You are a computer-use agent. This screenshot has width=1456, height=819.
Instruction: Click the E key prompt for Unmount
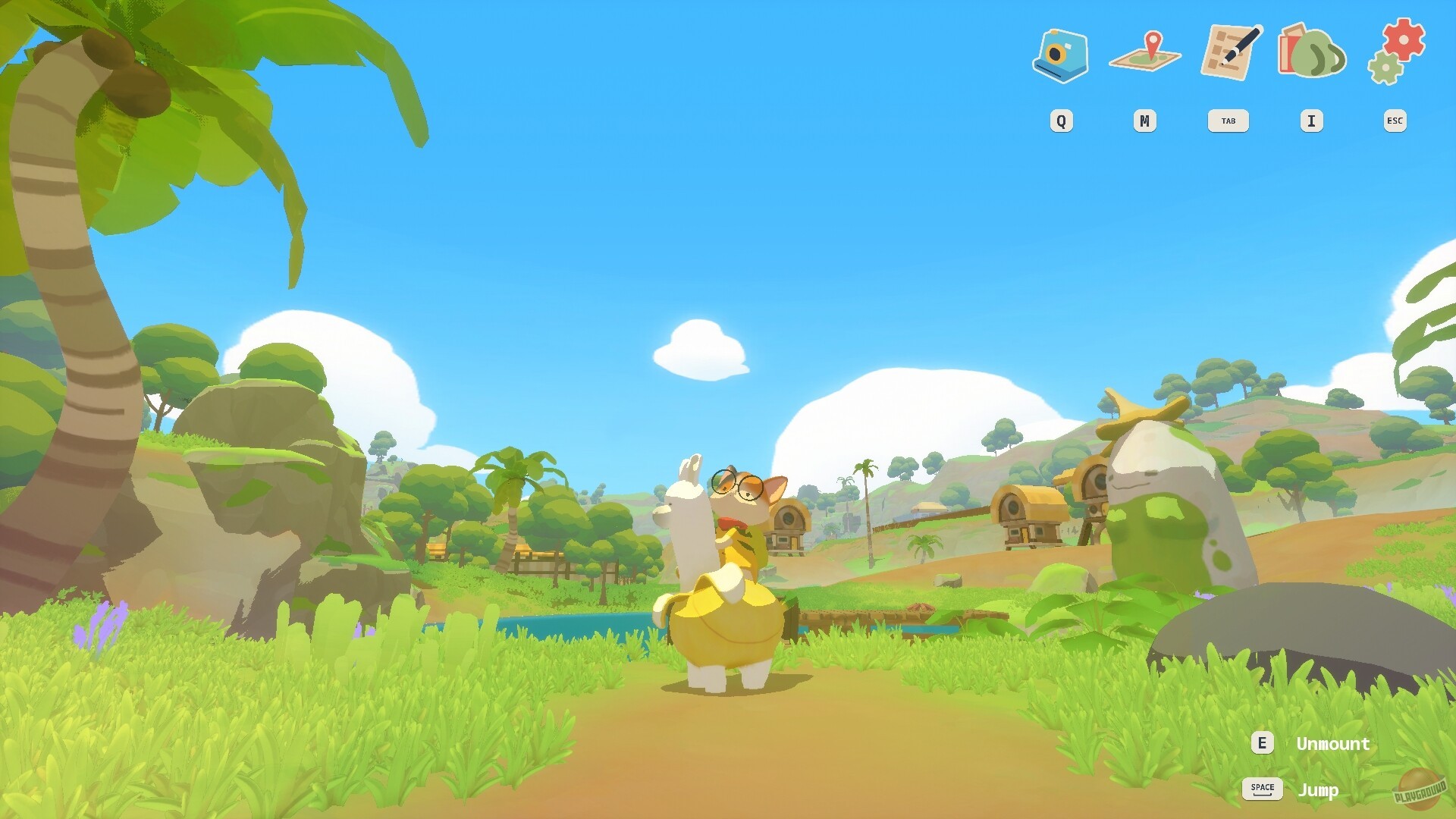pos(1262,743)
